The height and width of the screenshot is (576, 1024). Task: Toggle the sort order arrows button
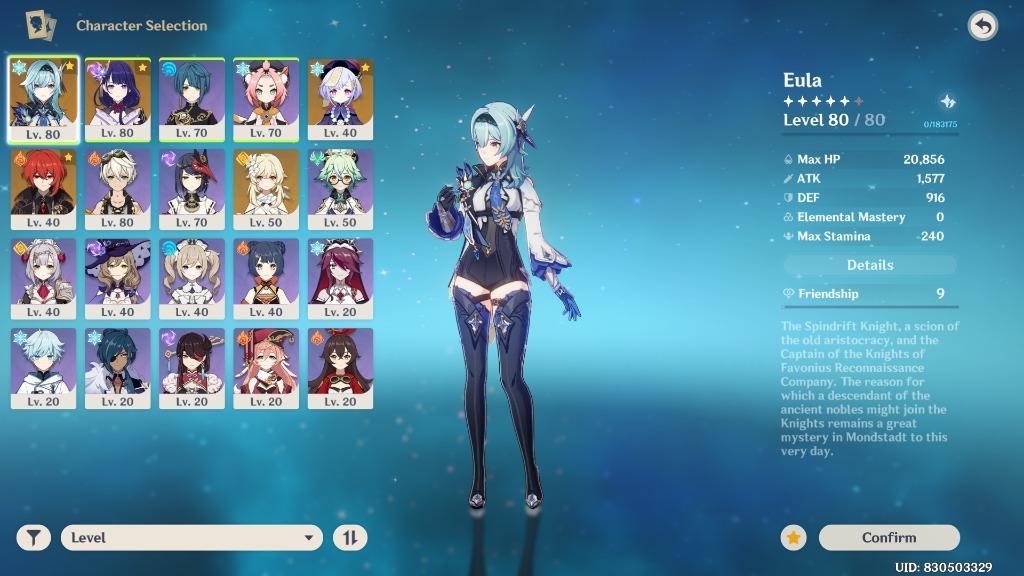coord(350,537)
